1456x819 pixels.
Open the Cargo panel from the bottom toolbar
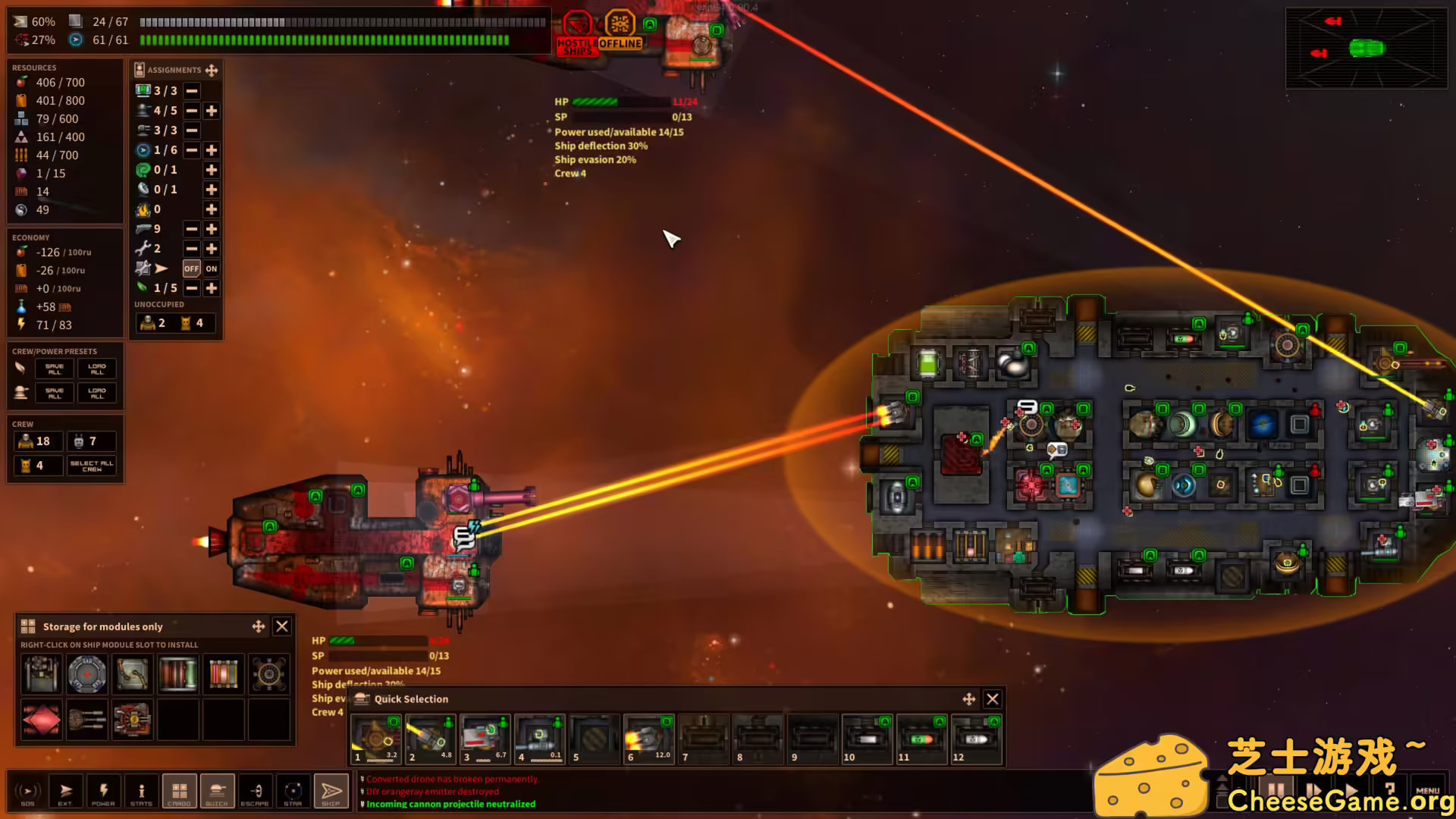(179, 792)
